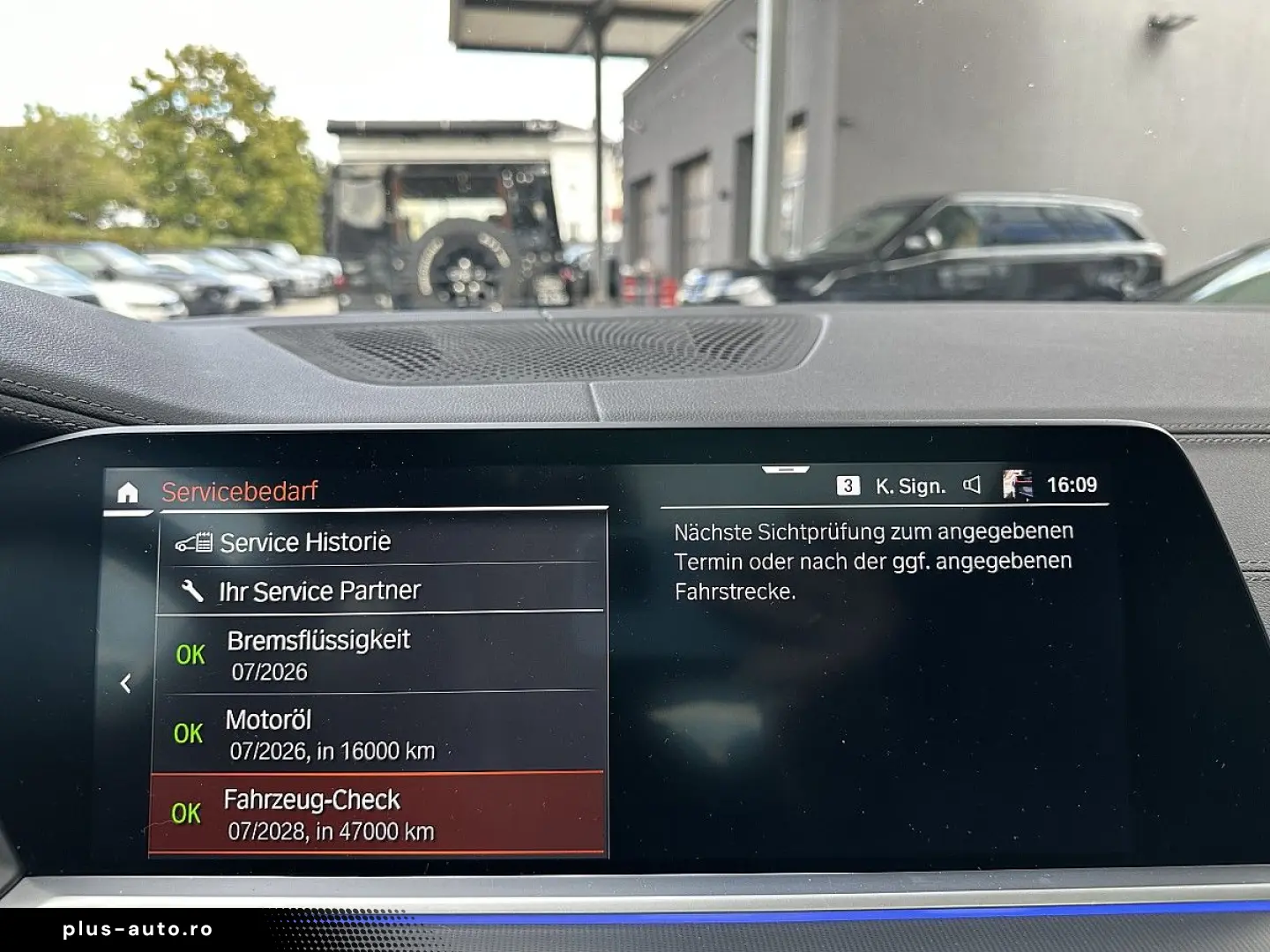The width and height of the screenshot is (1270, 952).
Task: Open the notifications badge showing 3
Action: point(848,486)
